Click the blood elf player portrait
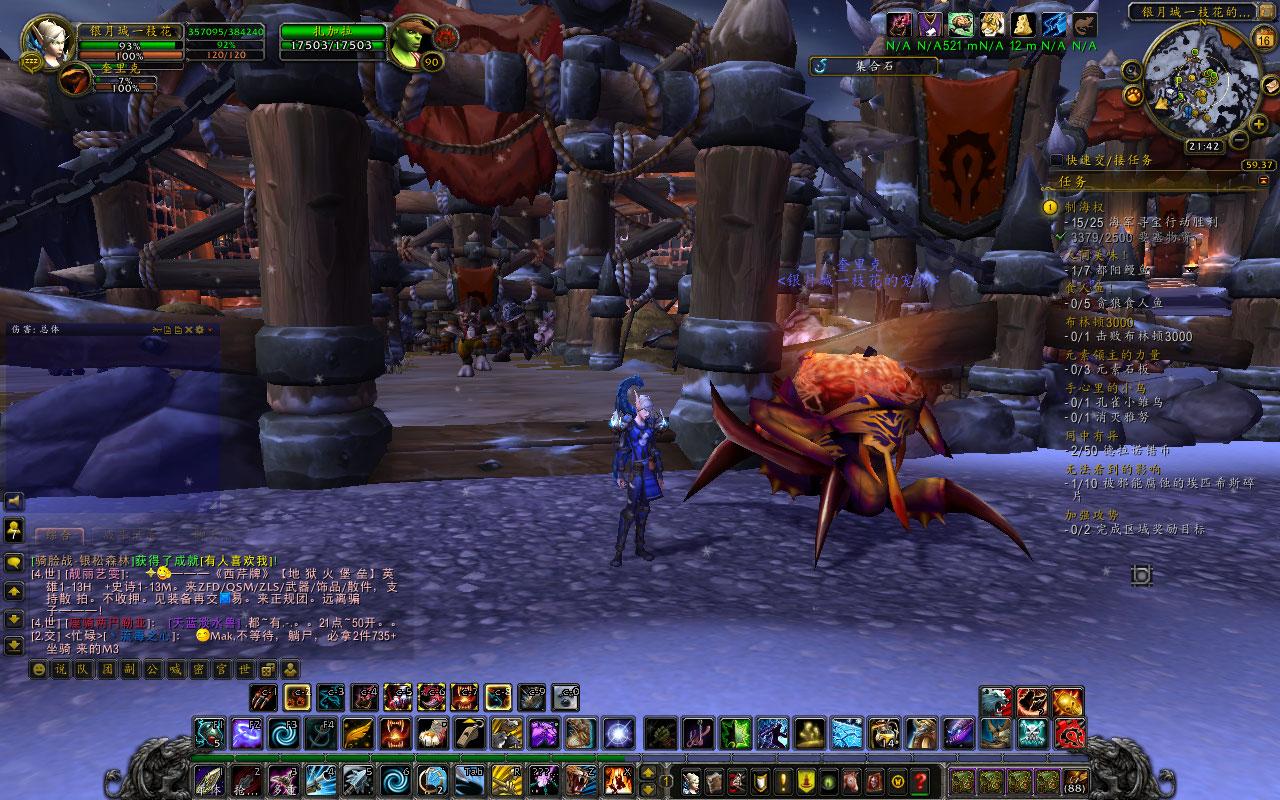This screenshot has height=800, width=1280. 46,42
